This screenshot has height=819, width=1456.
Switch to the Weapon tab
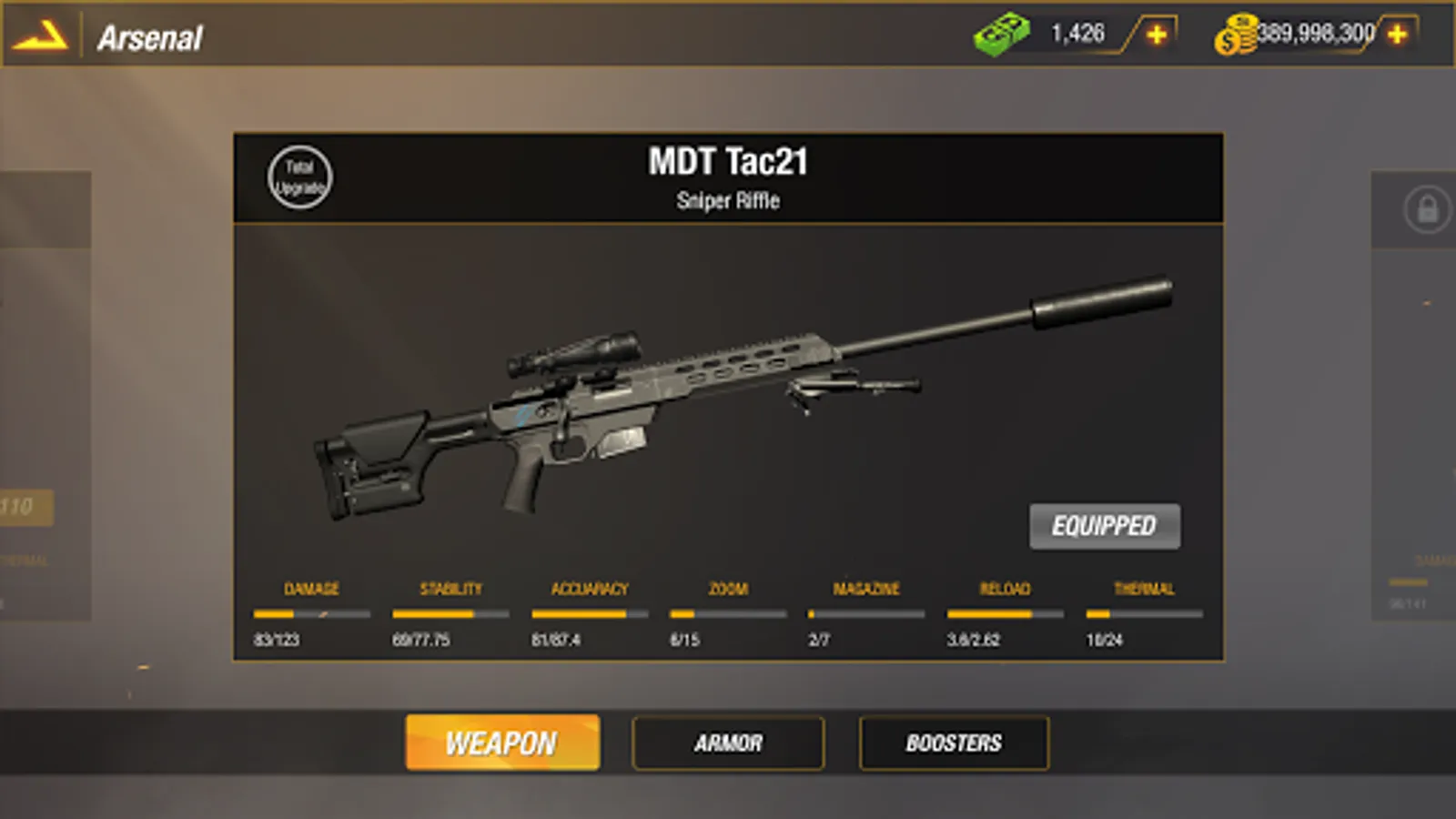501,743
